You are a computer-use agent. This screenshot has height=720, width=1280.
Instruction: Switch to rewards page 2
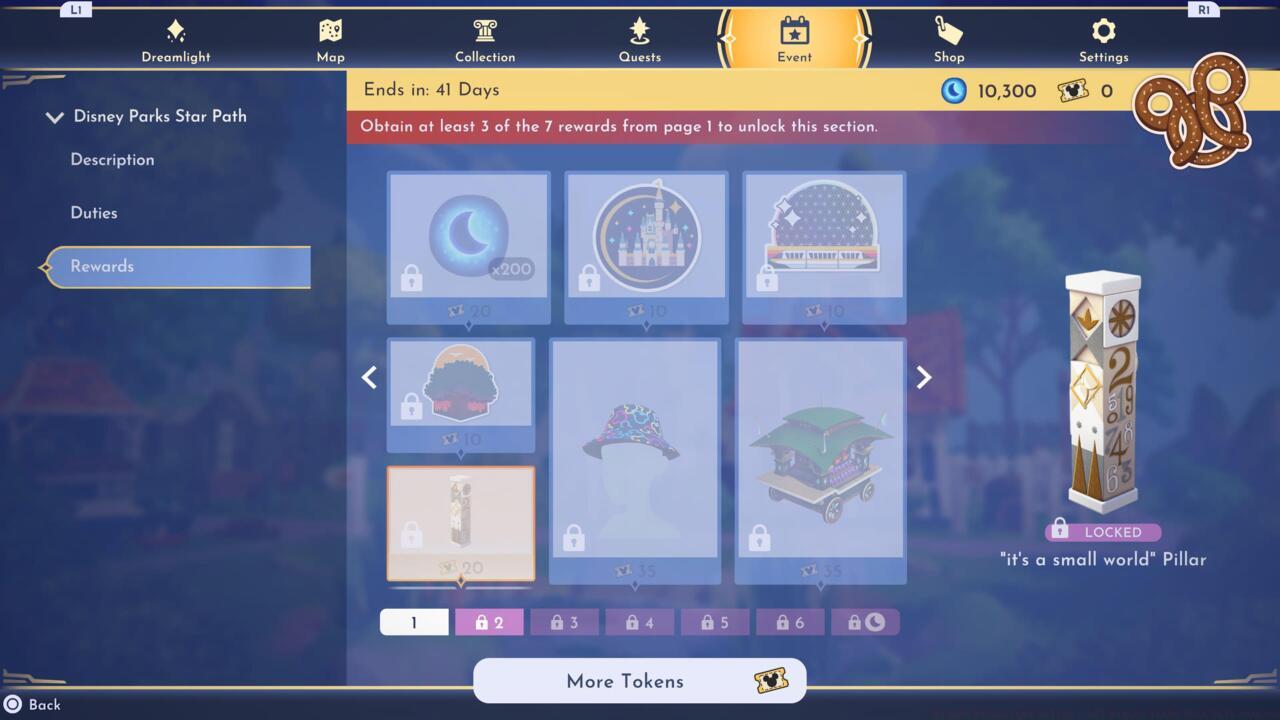click(489, 621)
